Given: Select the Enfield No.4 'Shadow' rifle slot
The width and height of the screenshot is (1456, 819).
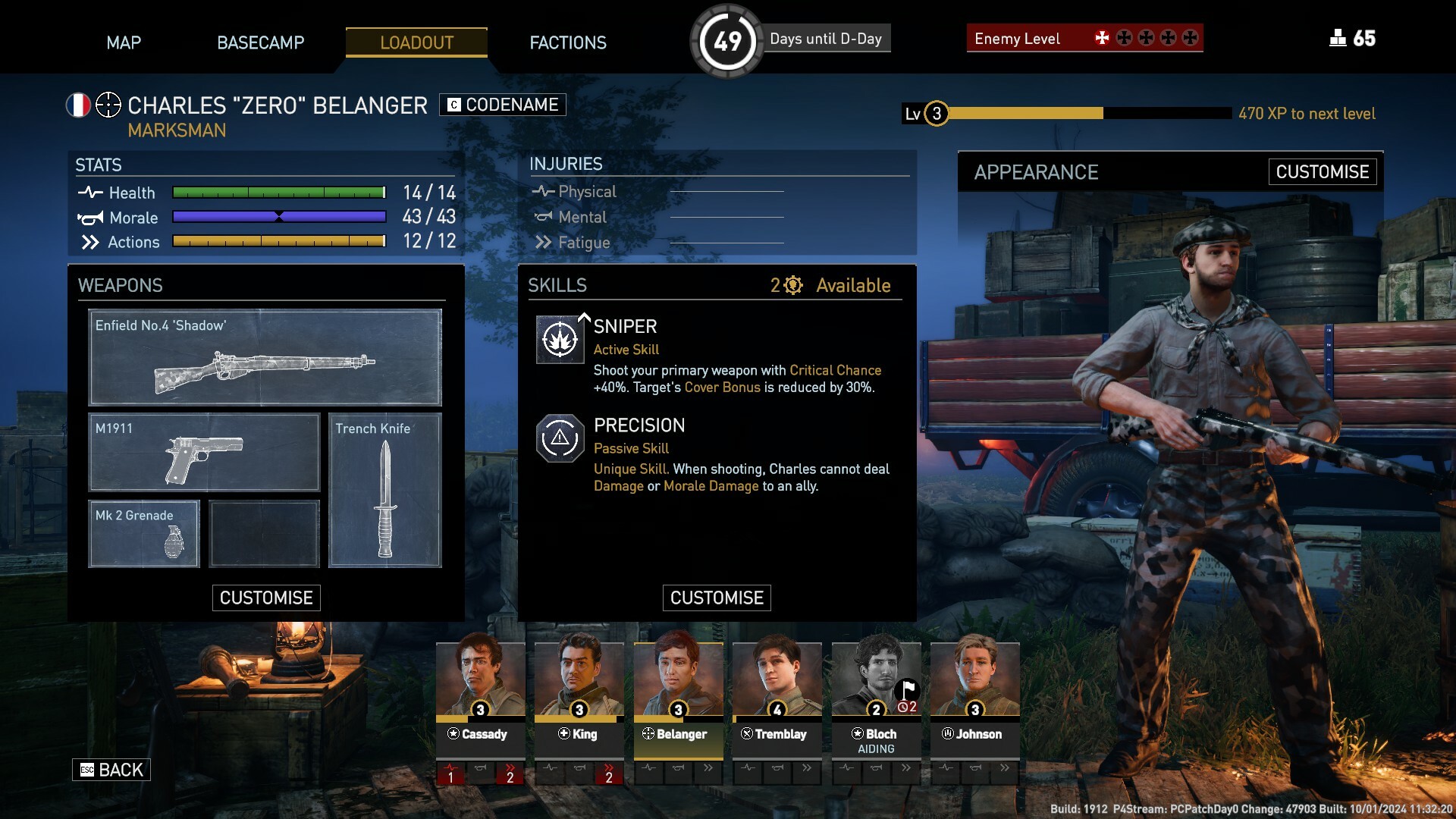Looking at the screenshot, I should (265, 357).
